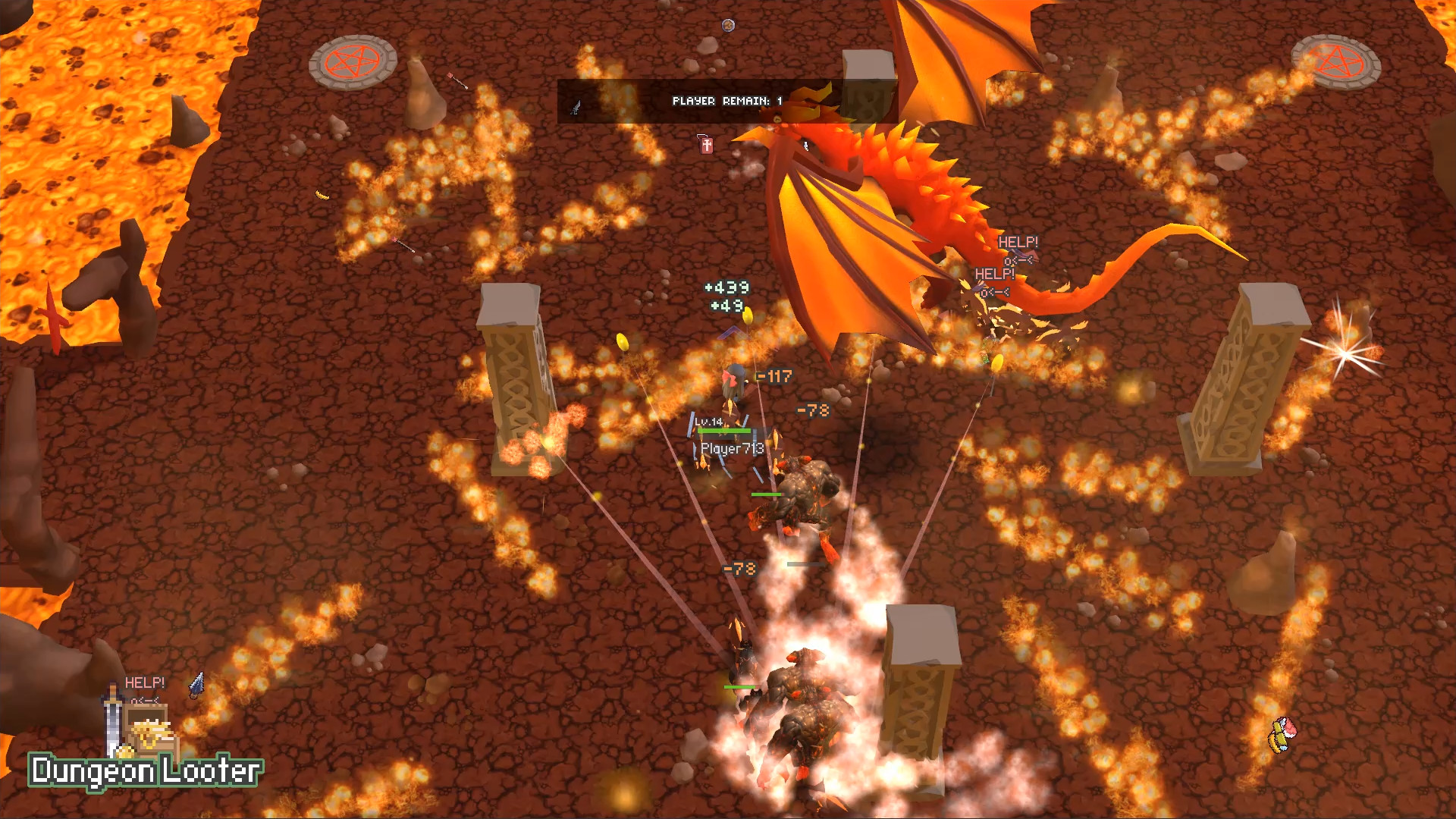Image resolution: width=1456 pixels, height=819 pixels.
Task: Click the top-left pentagram summoning circle
Action: pyautogui.click(x=353, y=62)
